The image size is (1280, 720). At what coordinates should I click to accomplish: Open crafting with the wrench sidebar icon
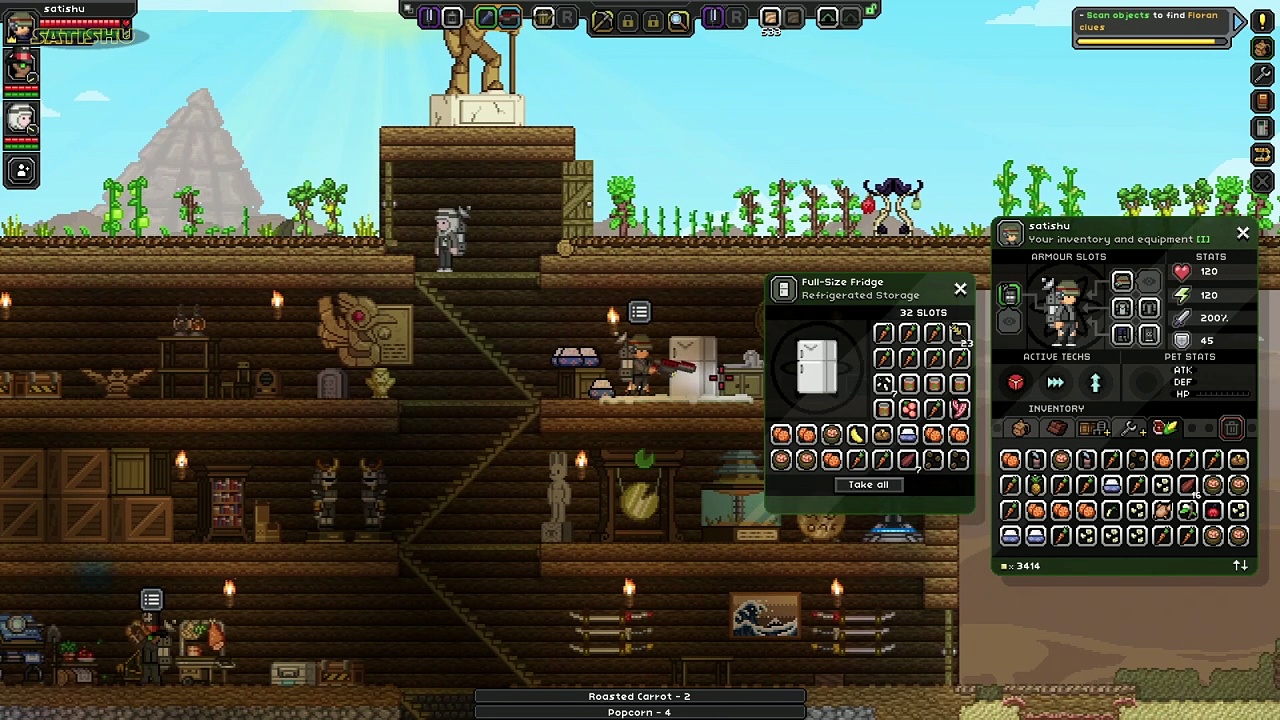(1263, 76)
